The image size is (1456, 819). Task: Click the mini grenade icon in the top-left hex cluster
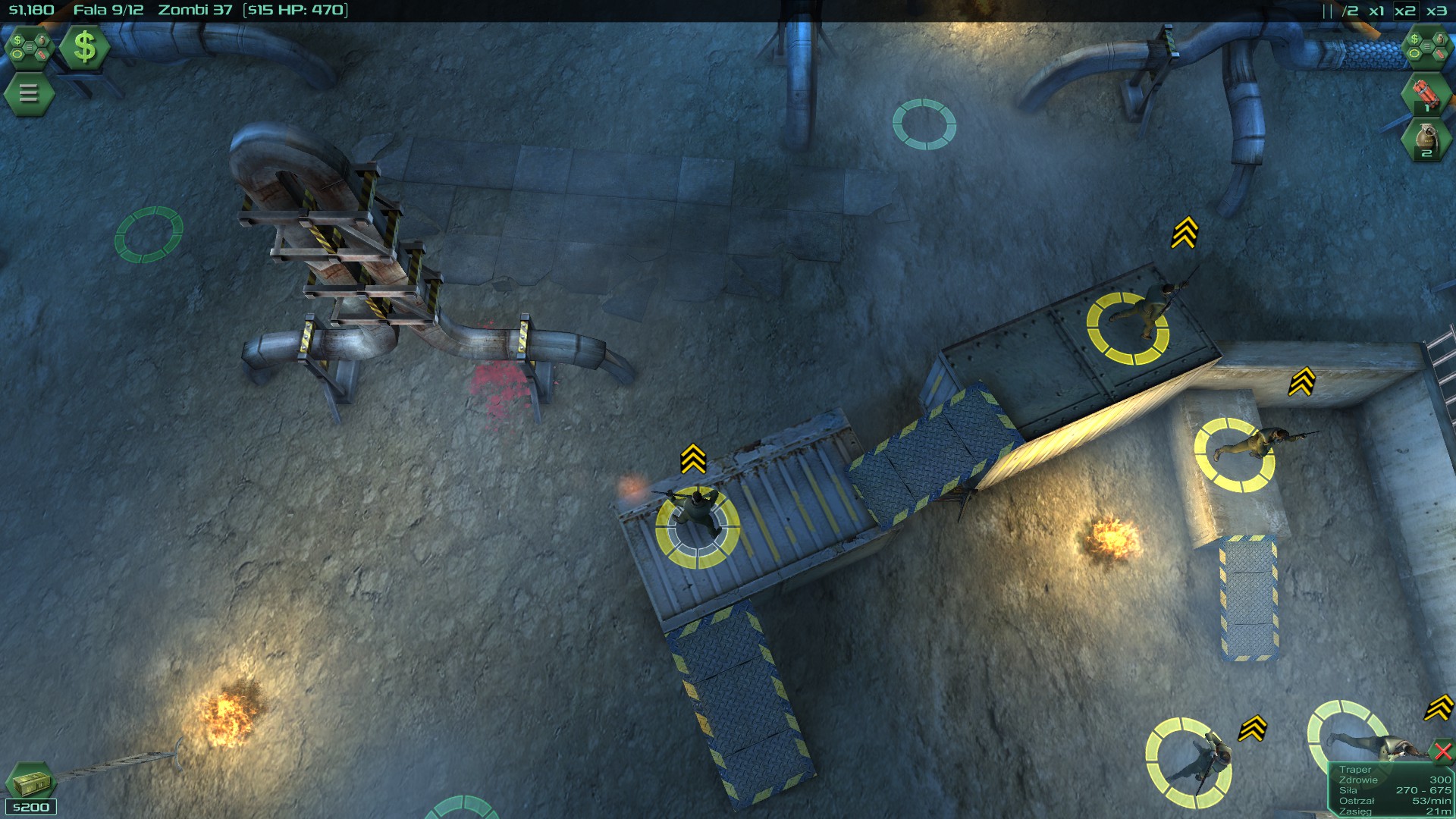[x=42, y=41]
